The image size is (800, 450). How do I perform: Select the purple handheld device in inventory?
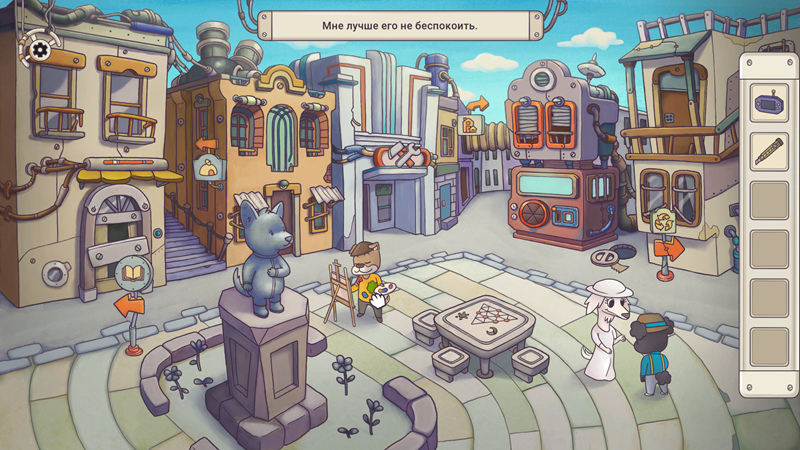(769, 103)
